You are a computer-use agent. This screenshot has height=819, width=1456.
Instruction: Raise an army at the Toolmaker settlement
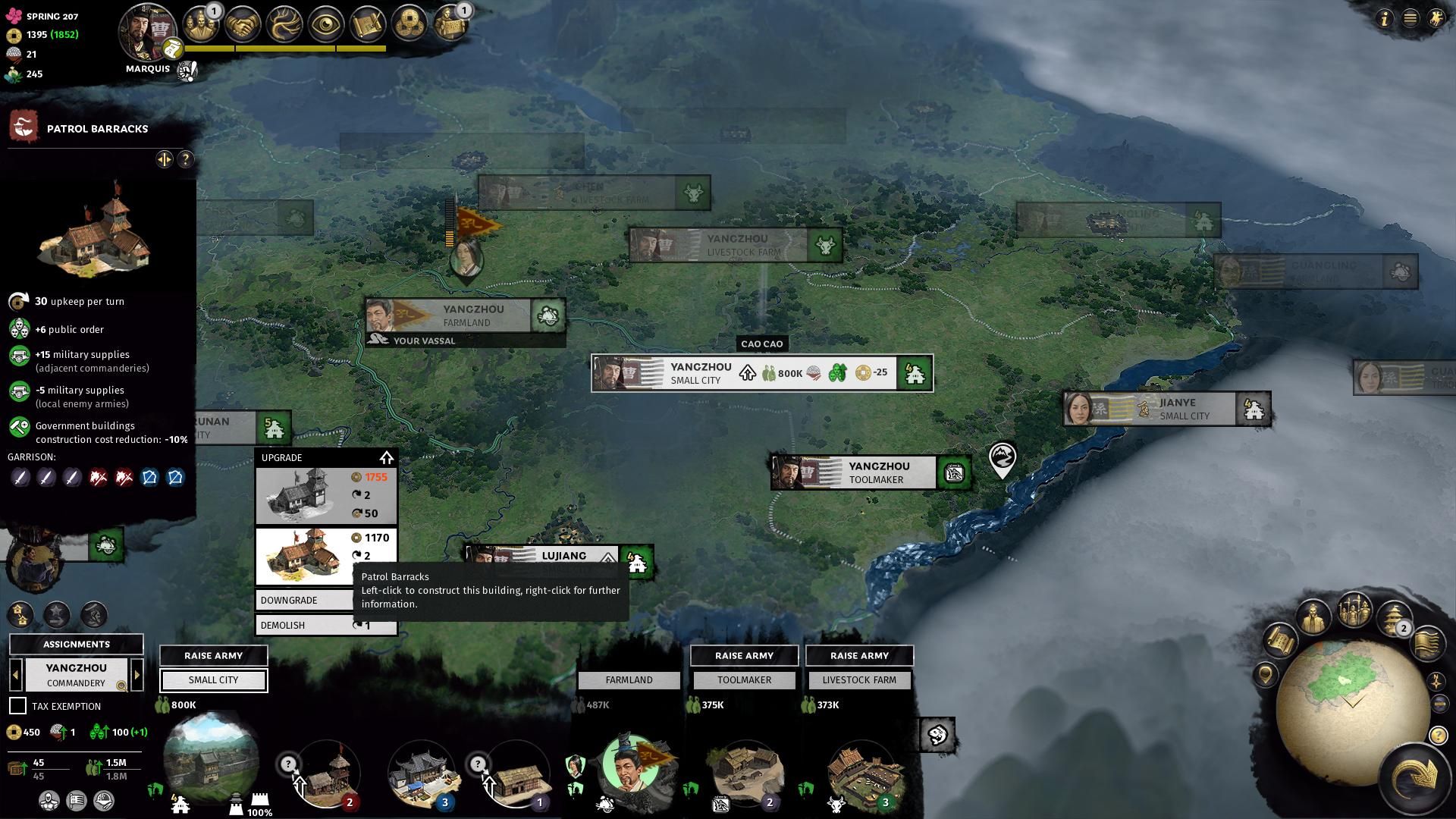tap(744, 656)
